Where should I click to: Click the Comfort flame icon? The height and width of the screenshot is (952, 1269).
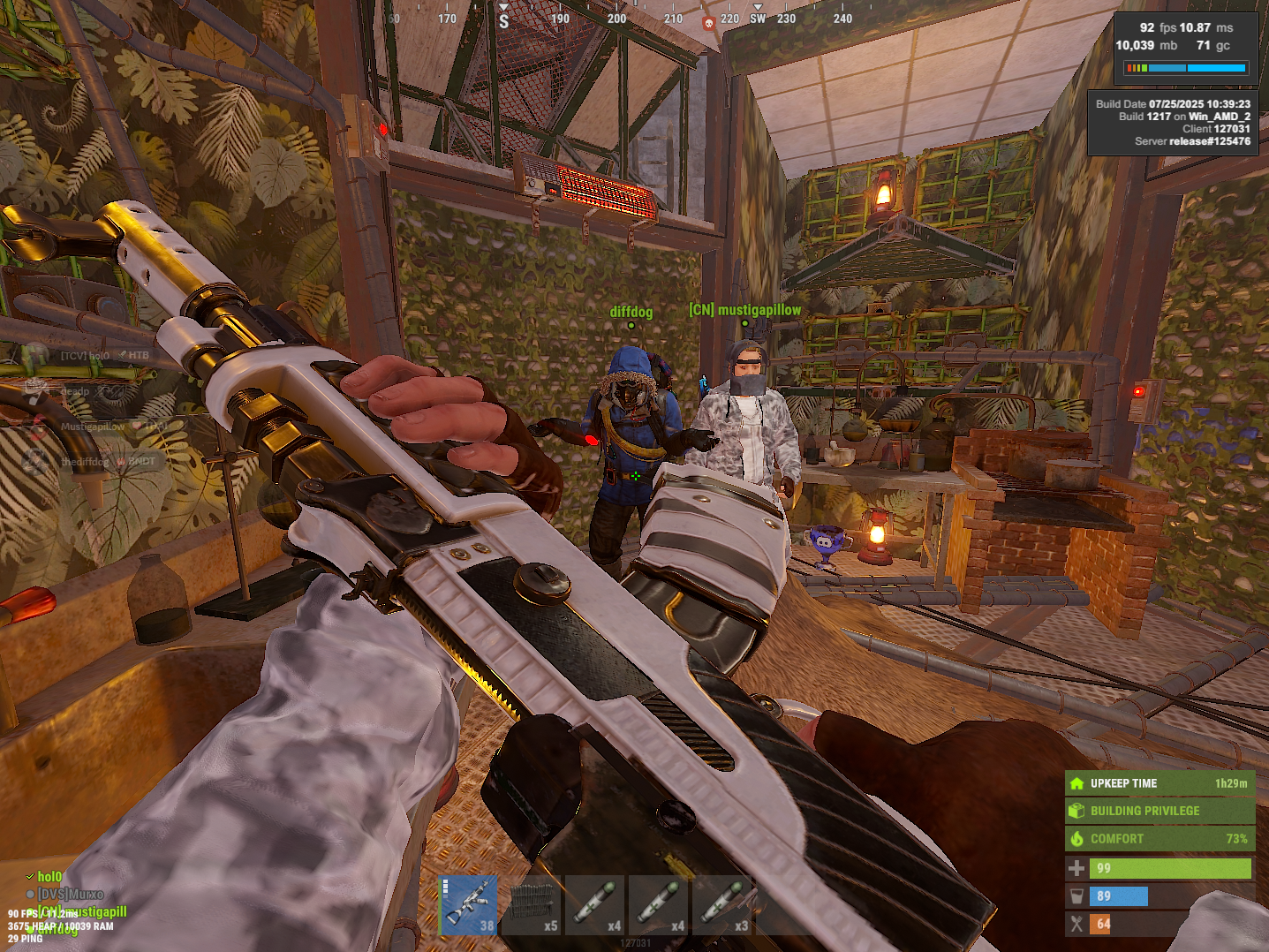[1076, 839]
